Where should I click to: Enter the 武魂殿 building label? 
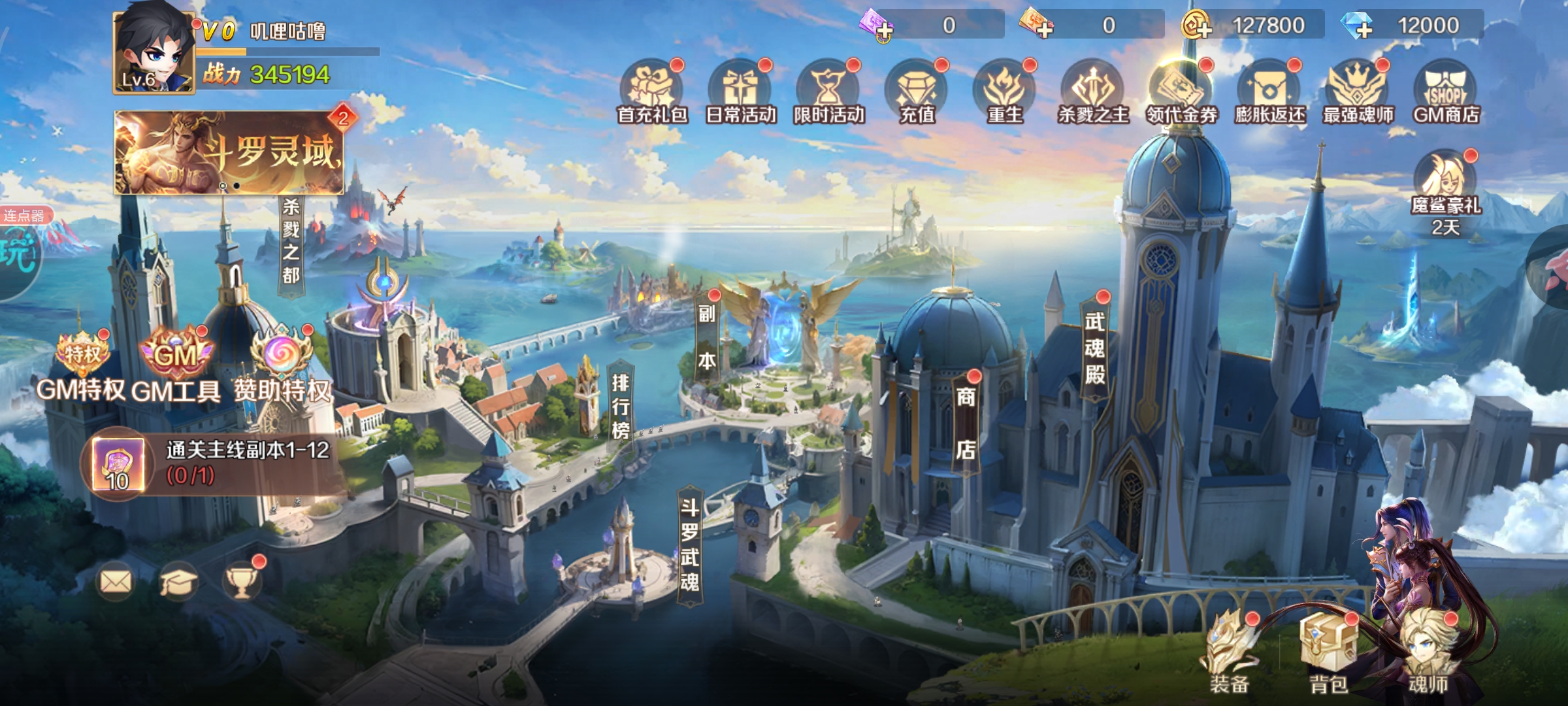[1095, 348]
